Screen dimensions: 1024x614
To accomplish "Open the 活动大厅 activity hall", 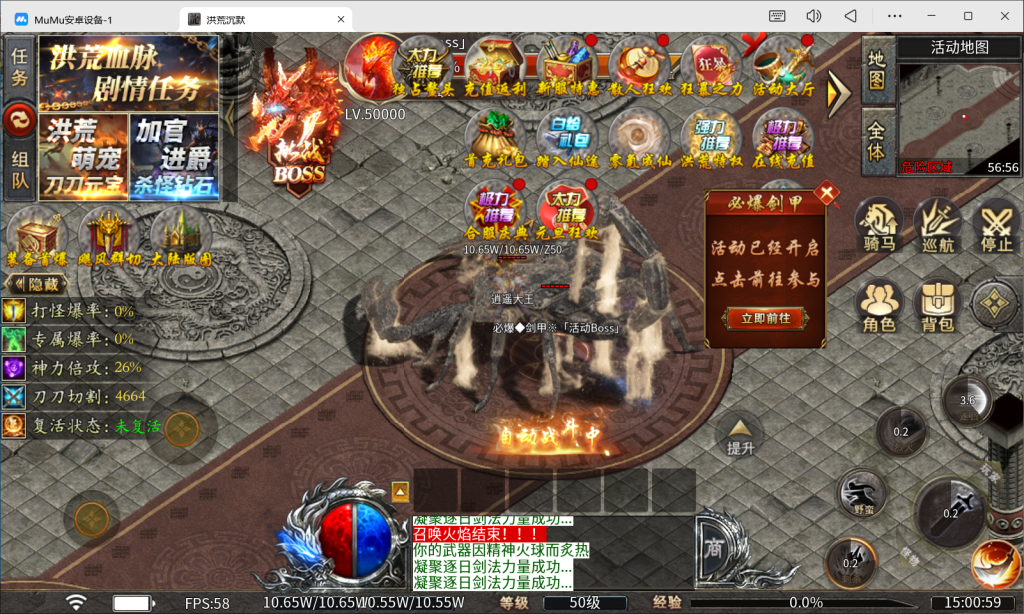I will coord(783,68).
